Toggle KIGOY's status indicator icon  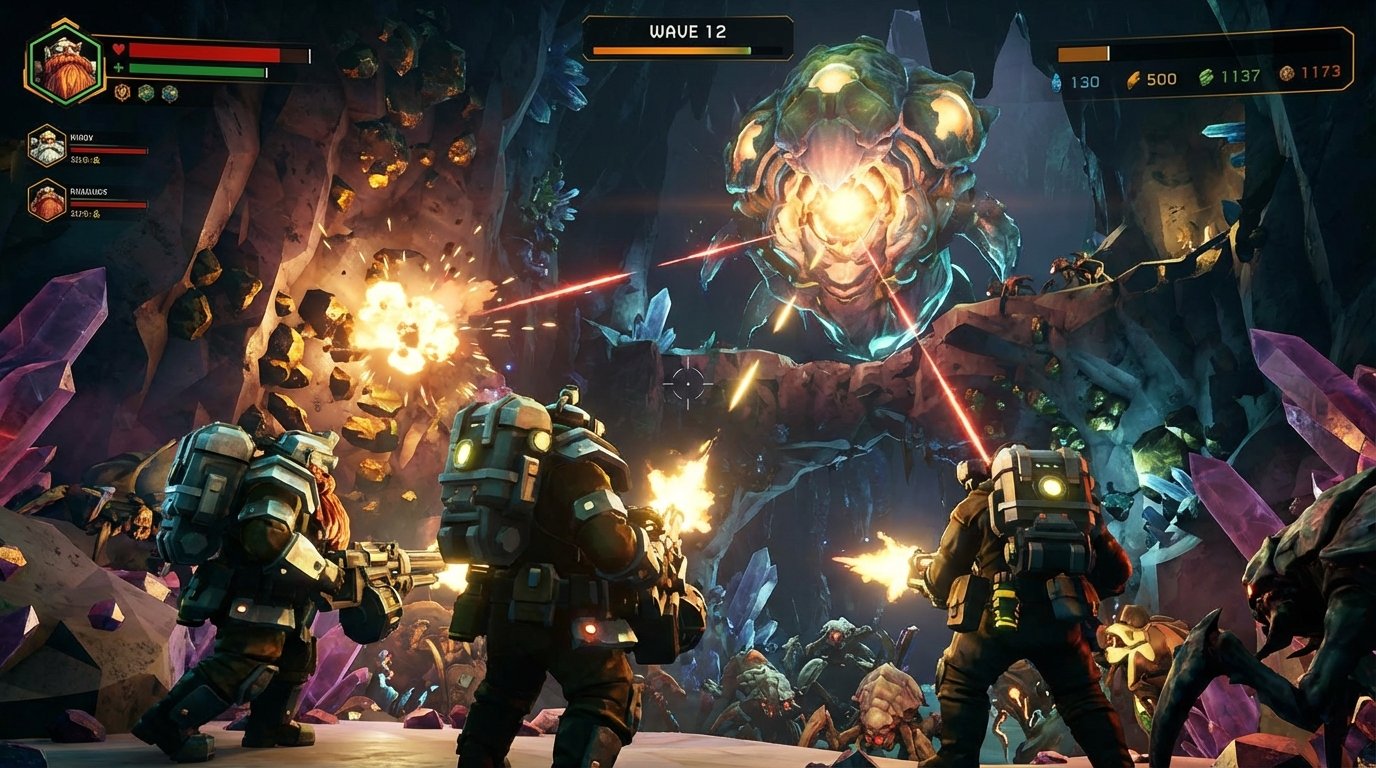[x=96, y=160]
